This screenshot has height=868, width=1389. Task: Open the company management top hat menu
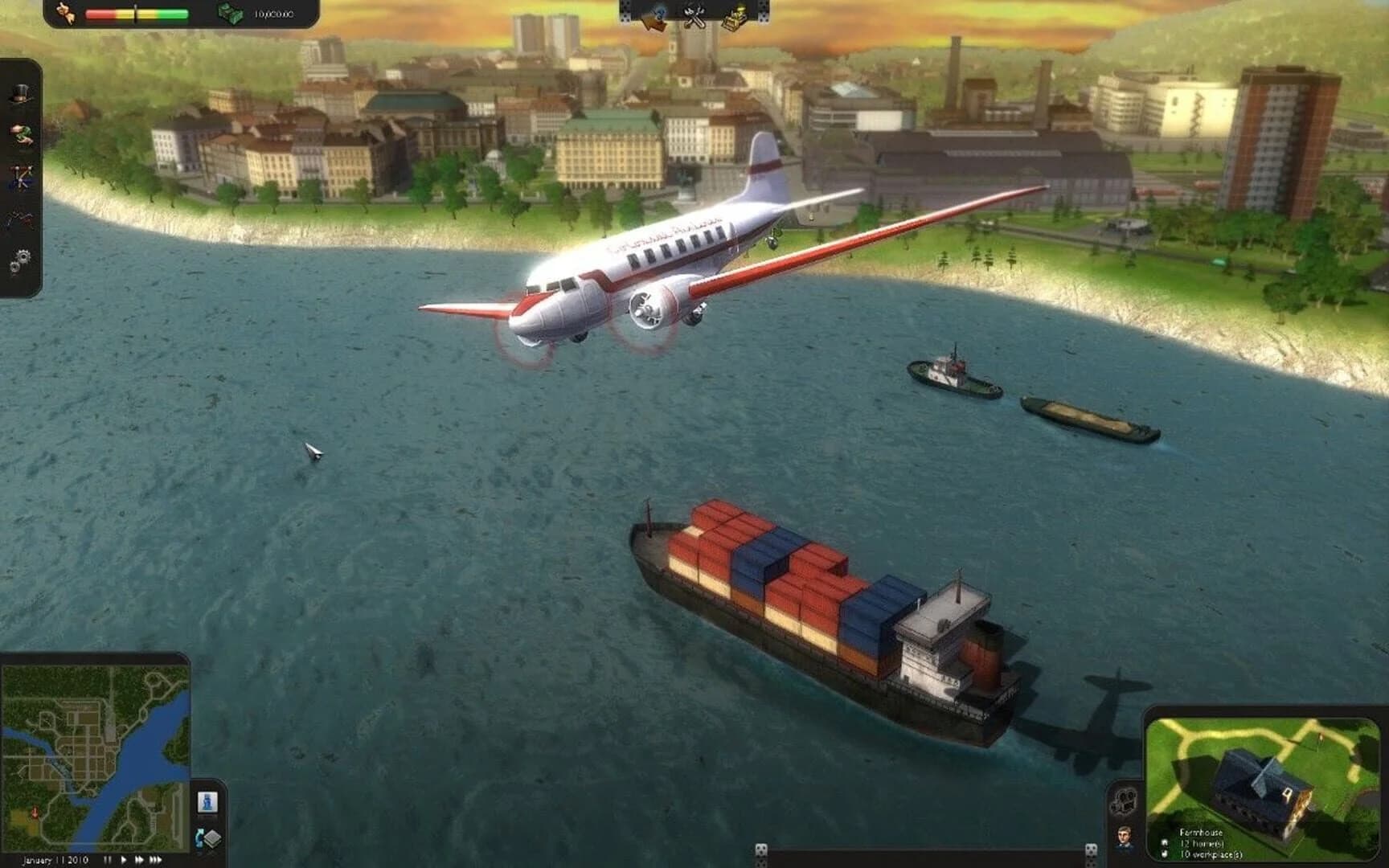point(22,93)
